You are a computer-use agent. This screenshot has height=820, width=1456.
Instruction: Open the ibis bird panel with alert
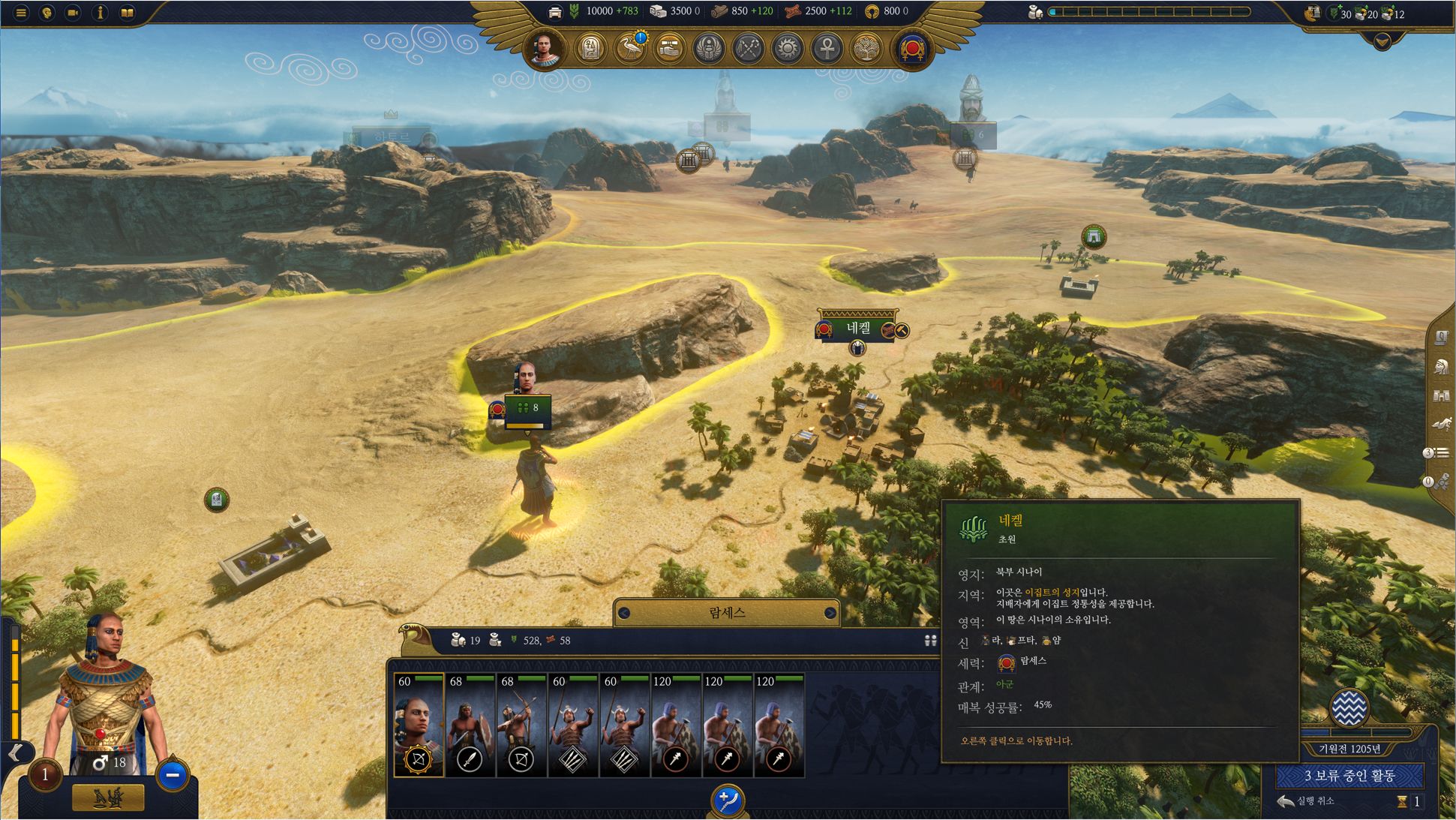point(630,50)
